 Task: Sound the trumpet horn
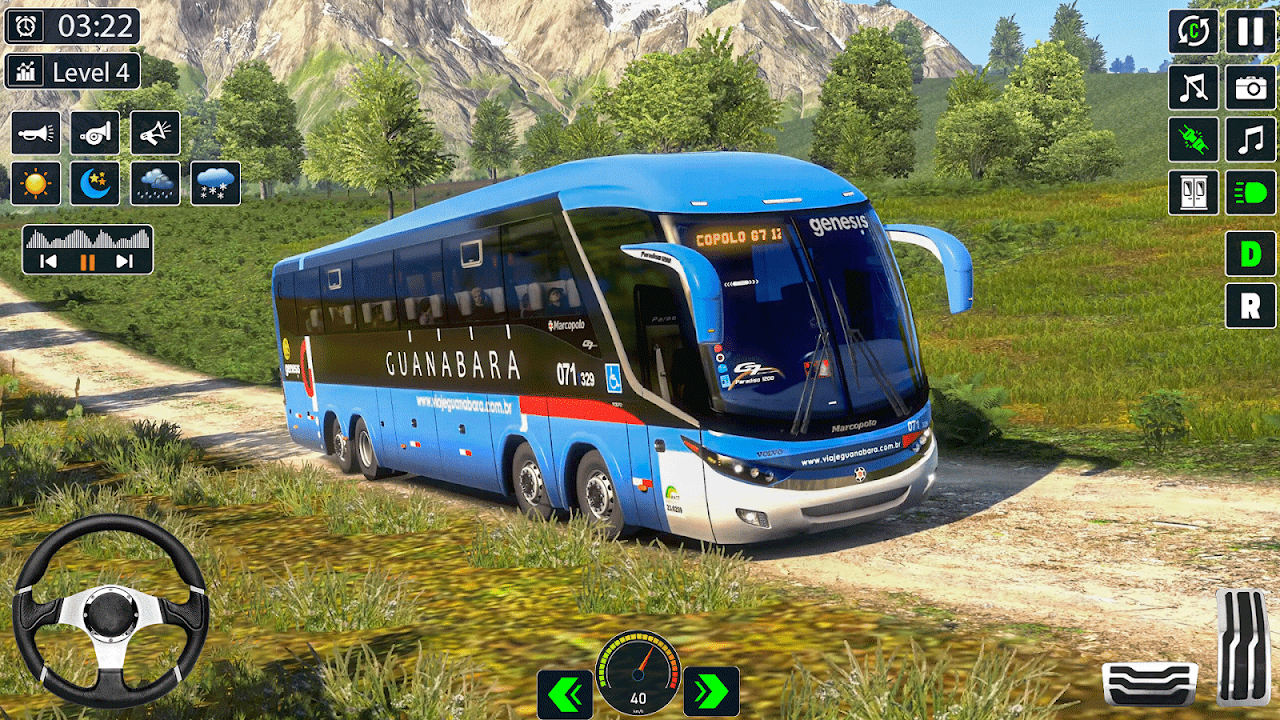click(x=36, y=132)
